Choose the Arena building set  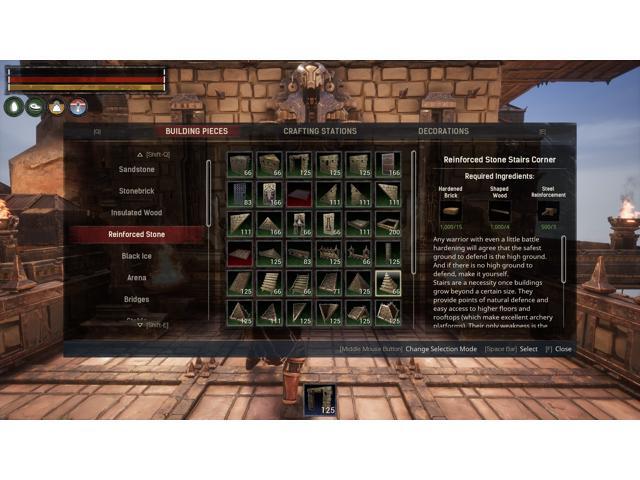(138, 277)
